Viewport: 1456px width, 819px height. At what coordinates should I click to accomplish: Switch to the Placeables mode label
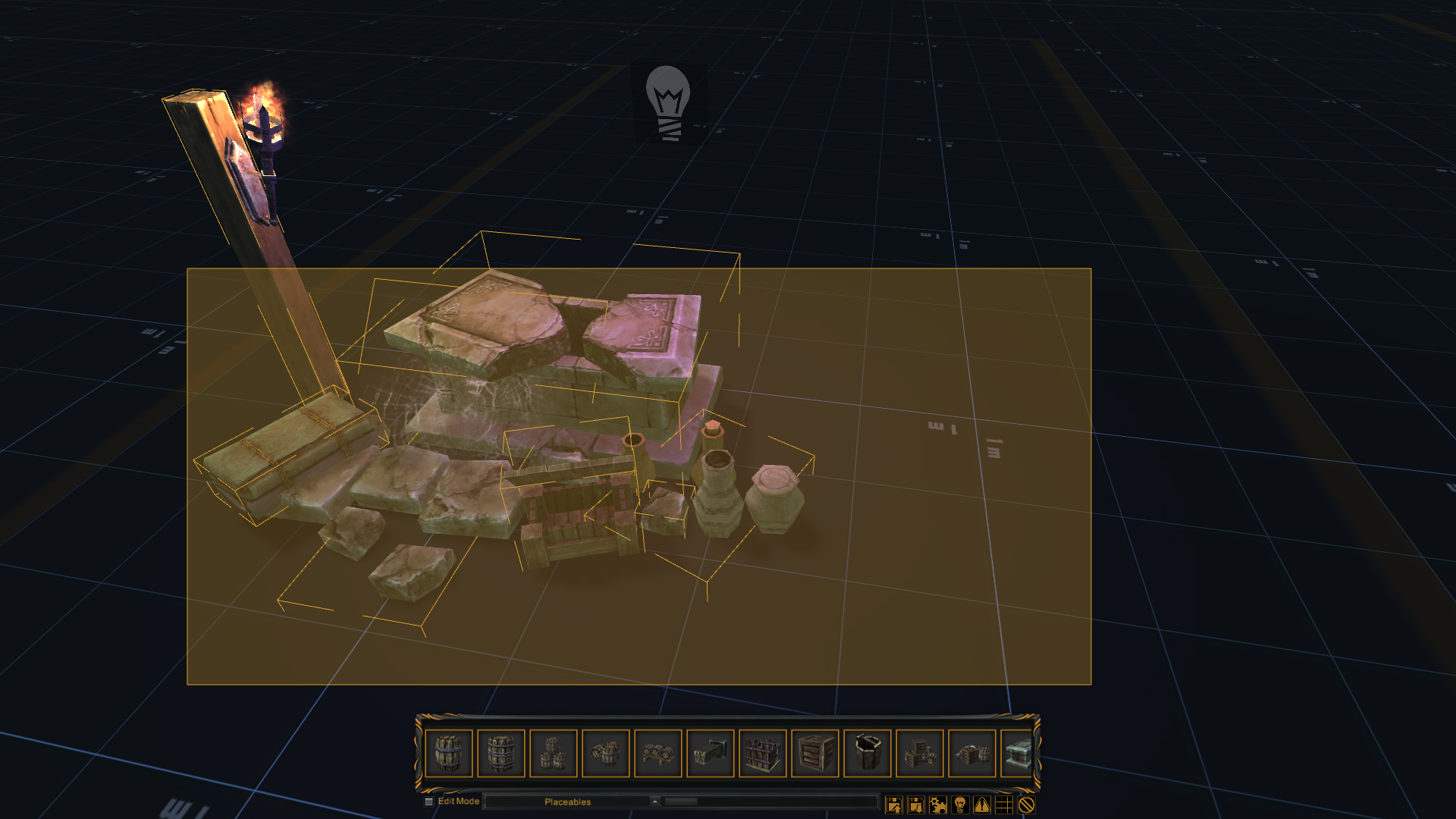click(569, 801)
